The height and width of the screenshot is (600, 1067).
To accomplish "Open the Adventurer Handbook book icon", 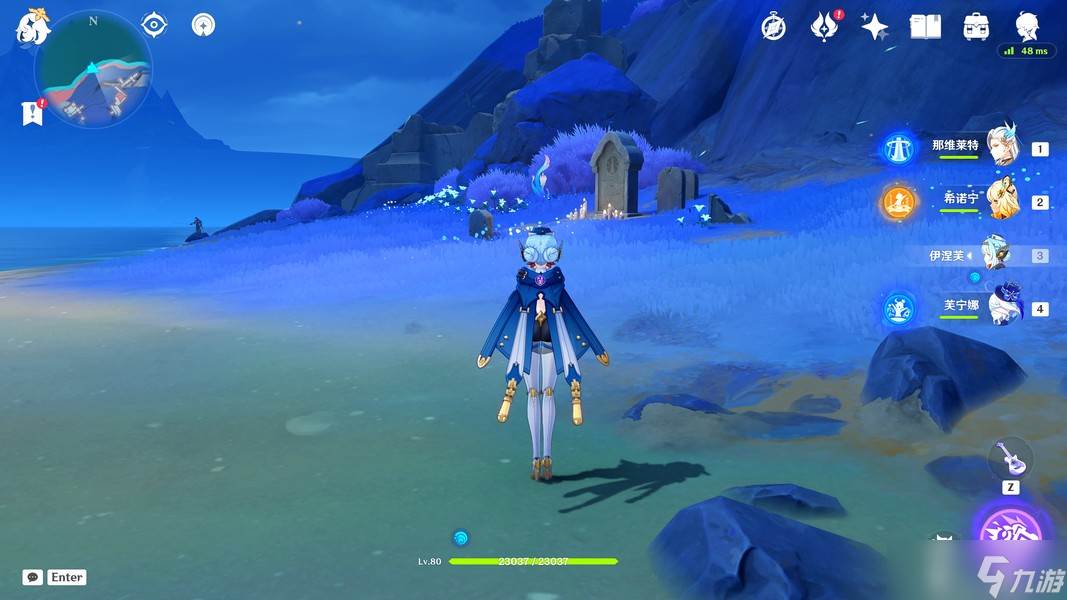I will tap(925, 27).
